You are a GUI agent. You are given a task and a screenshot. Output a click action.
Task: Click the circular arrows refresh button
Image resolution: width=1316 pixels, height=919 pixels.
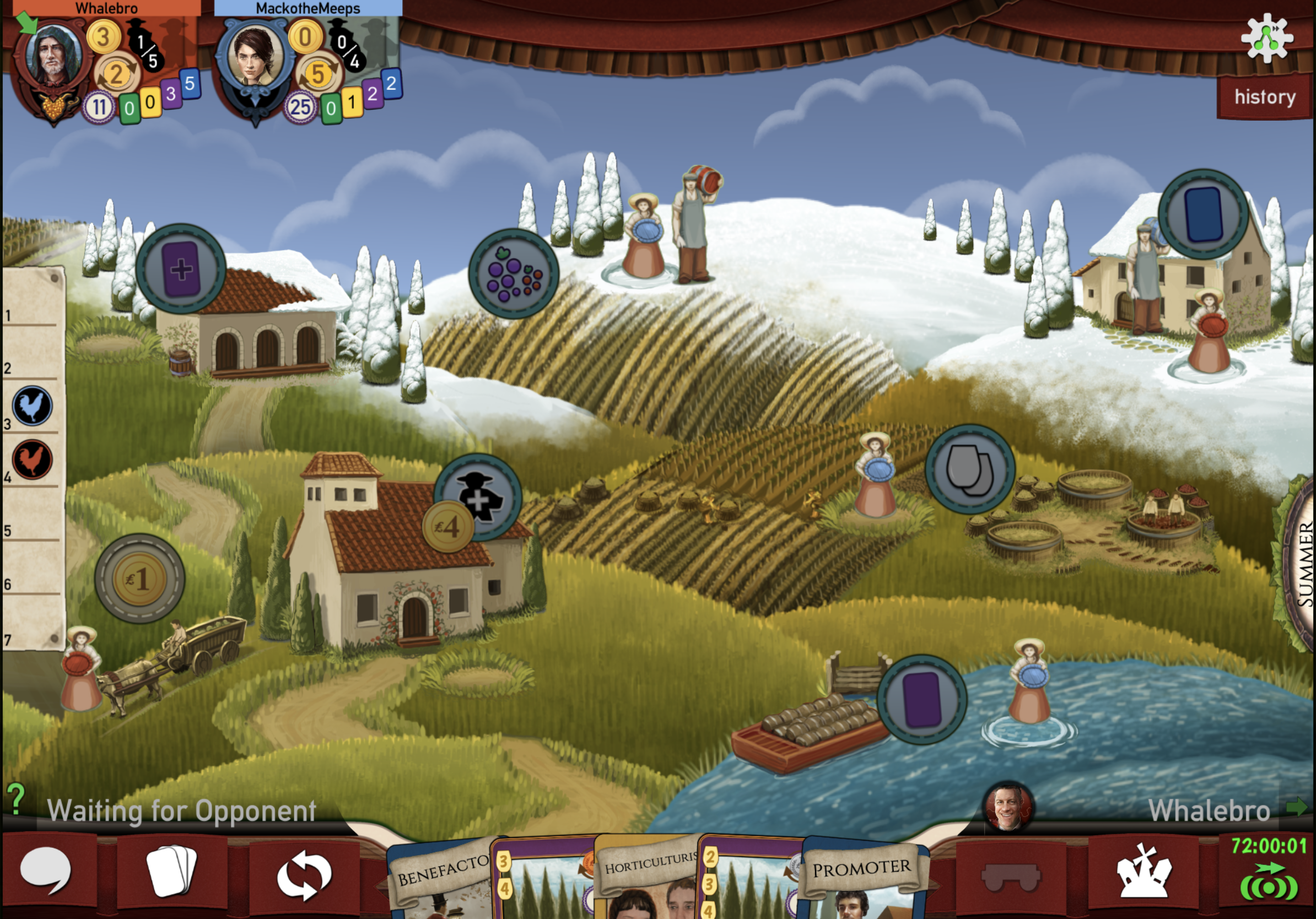(x=304, y=875)
